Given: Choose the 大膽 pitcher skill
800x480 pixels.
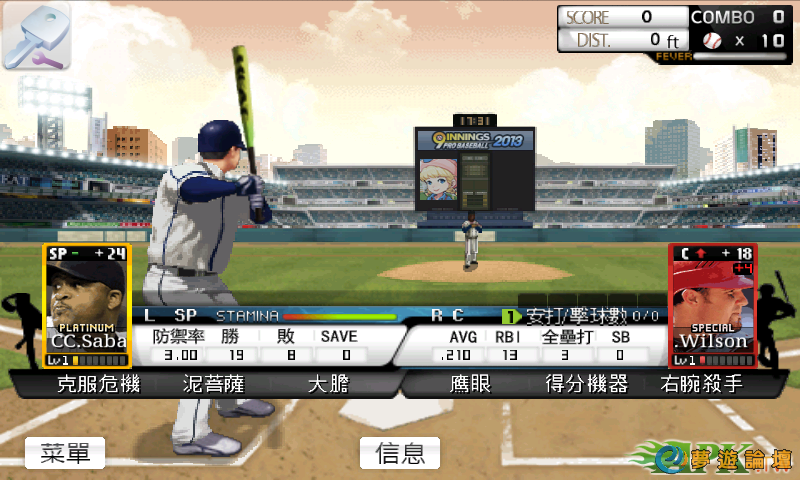Looking at the screenshot, I should click(x=328, y=384).
